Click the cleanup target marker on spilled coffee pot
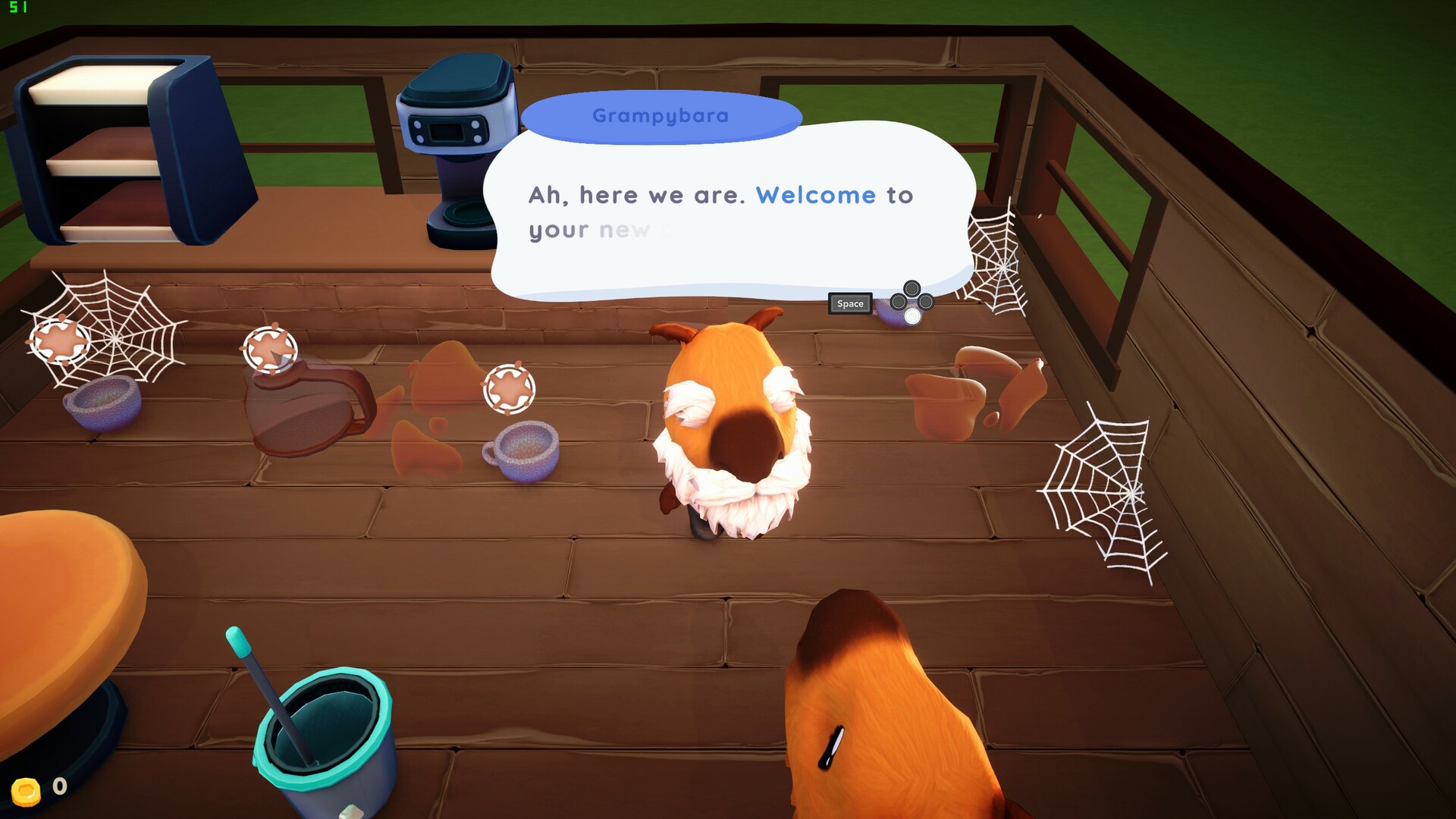The image size is (1456, 819). pos(272,351)
